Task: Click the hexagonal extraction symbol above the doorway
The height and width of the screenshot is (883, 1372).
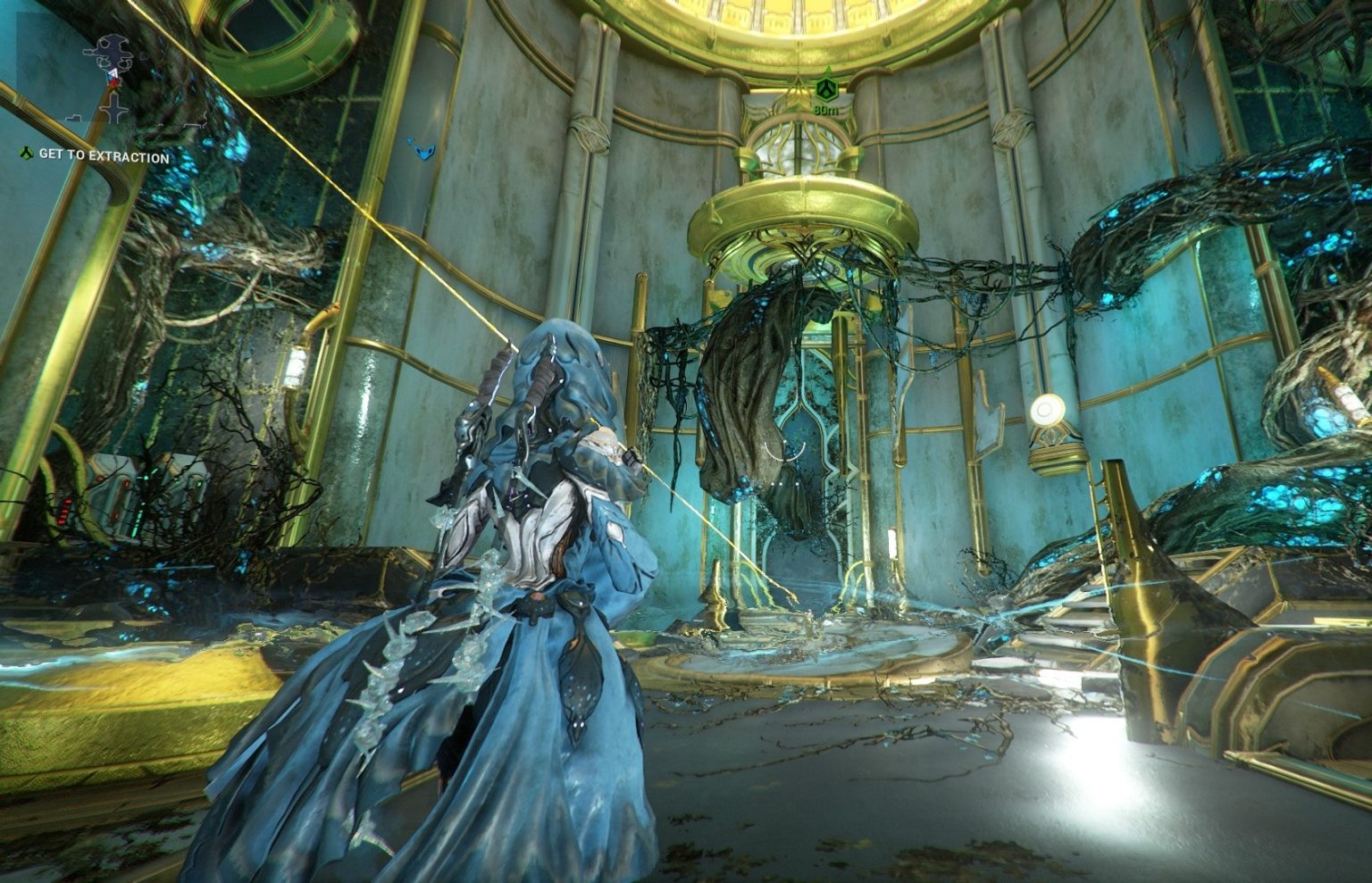Action: 826,89
